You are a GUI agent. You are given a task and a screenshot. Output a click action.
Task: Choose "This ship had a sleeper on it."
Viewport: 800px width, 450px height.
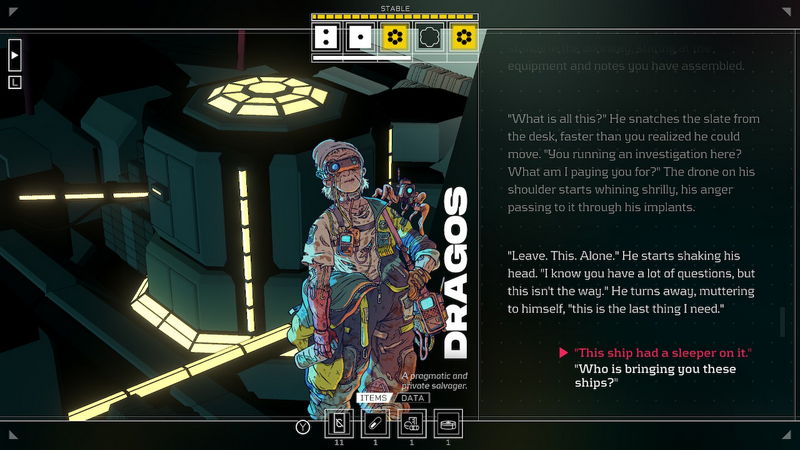pos(663,353)
